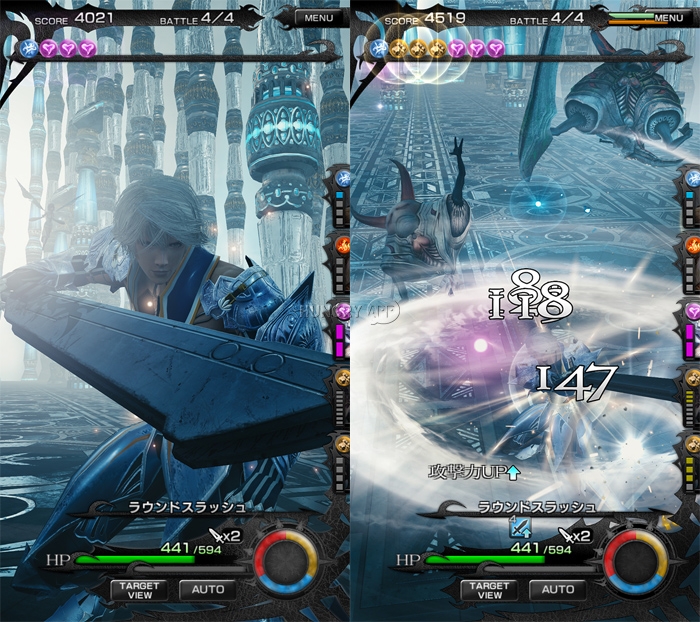Enable AUTO battle in the left screenshot

pos(207,589)
